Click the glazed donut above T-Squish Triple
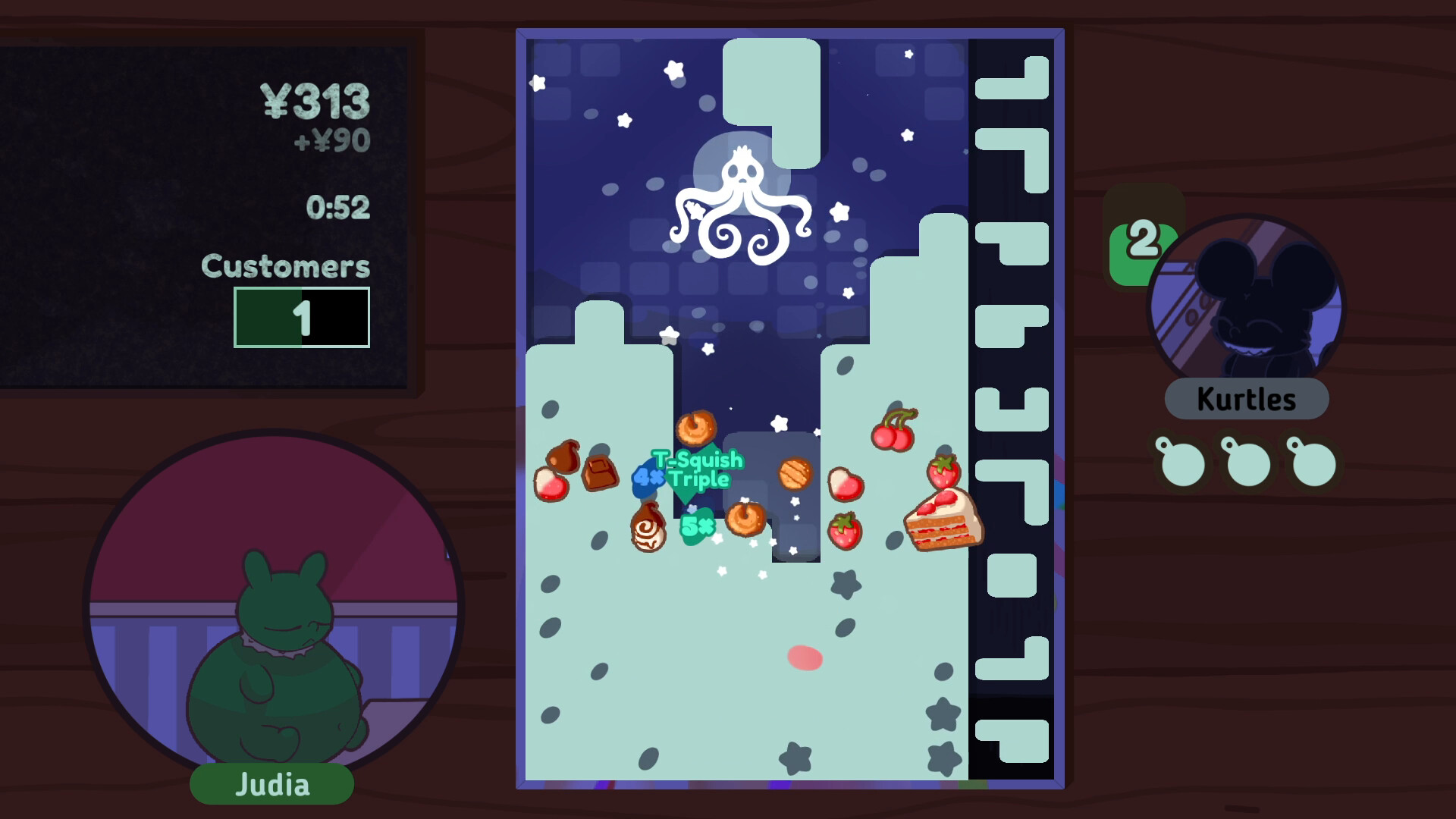The width and height of the screenshot is (1456, 819). click(x=696, y=427)
